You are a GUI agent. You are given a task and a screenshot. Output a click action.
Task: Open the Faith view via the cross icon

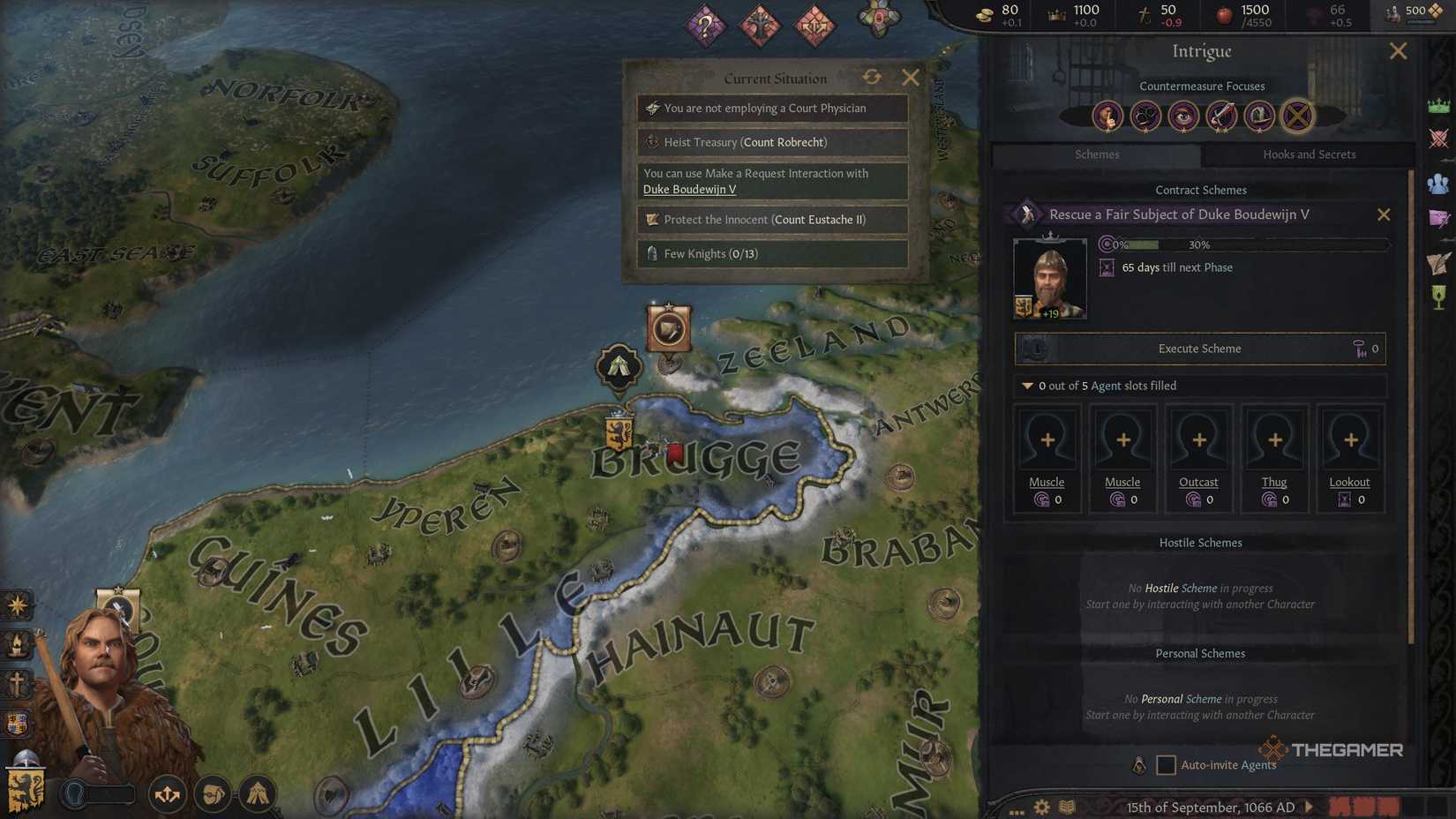point(16,682)
